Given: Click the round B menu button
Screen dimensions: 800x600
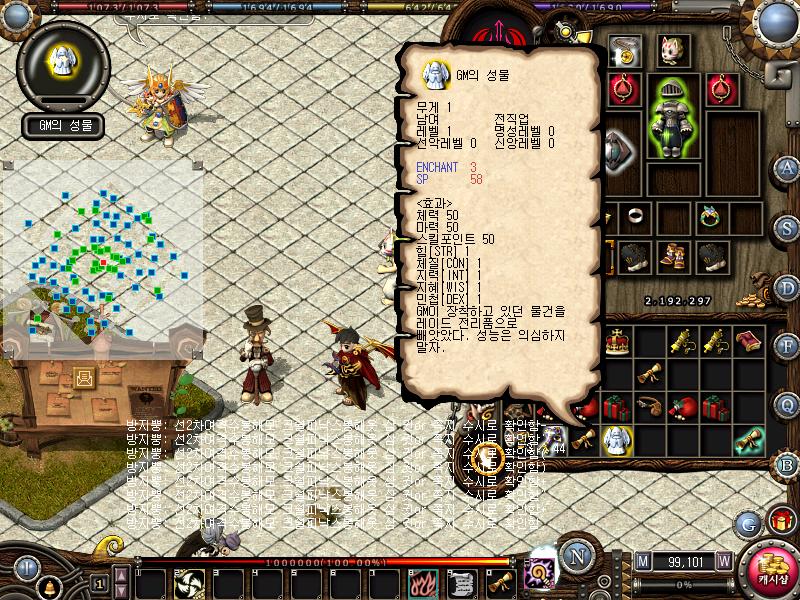Looking at the screenshot, I should [786, 464].
